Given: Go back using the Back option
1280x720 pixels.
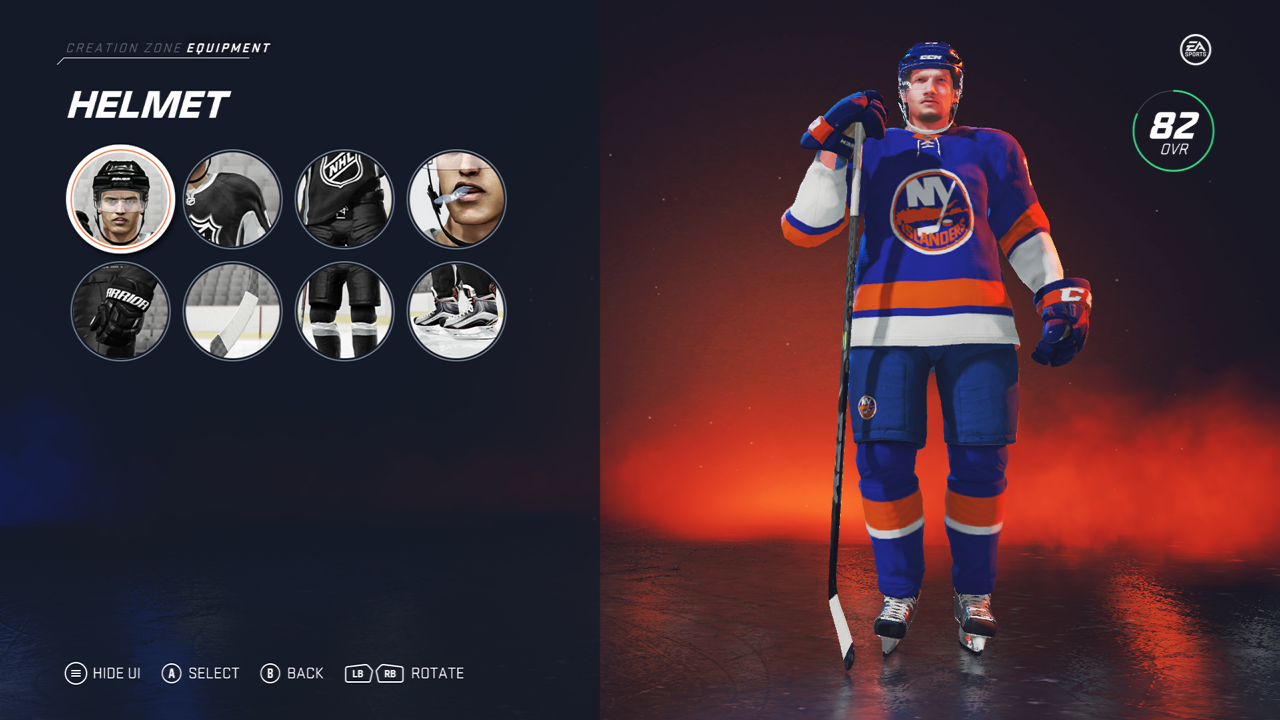Looking at the screenshot, I should [292, 673].
